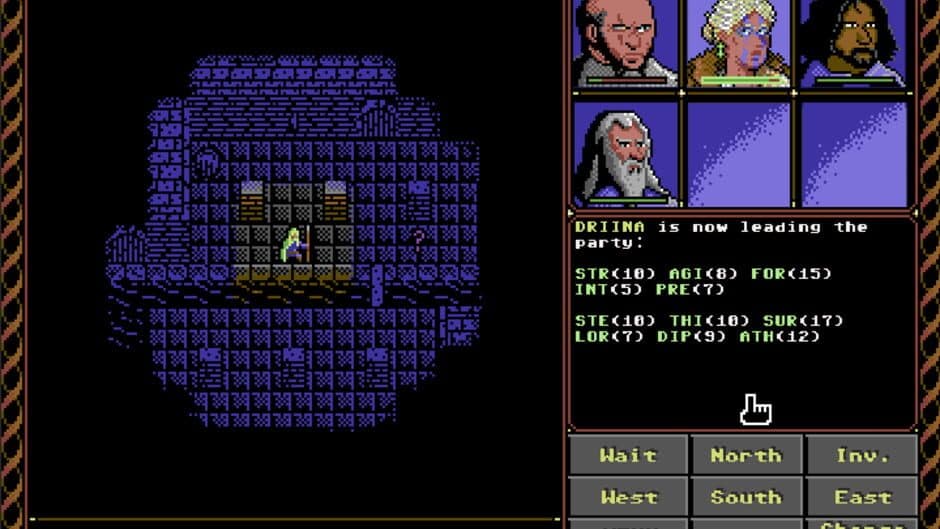Viewport: 940px width, 529px height.
Task: Pick the dark-haired bearded man's portrait
Action: (x=855, y=43)
